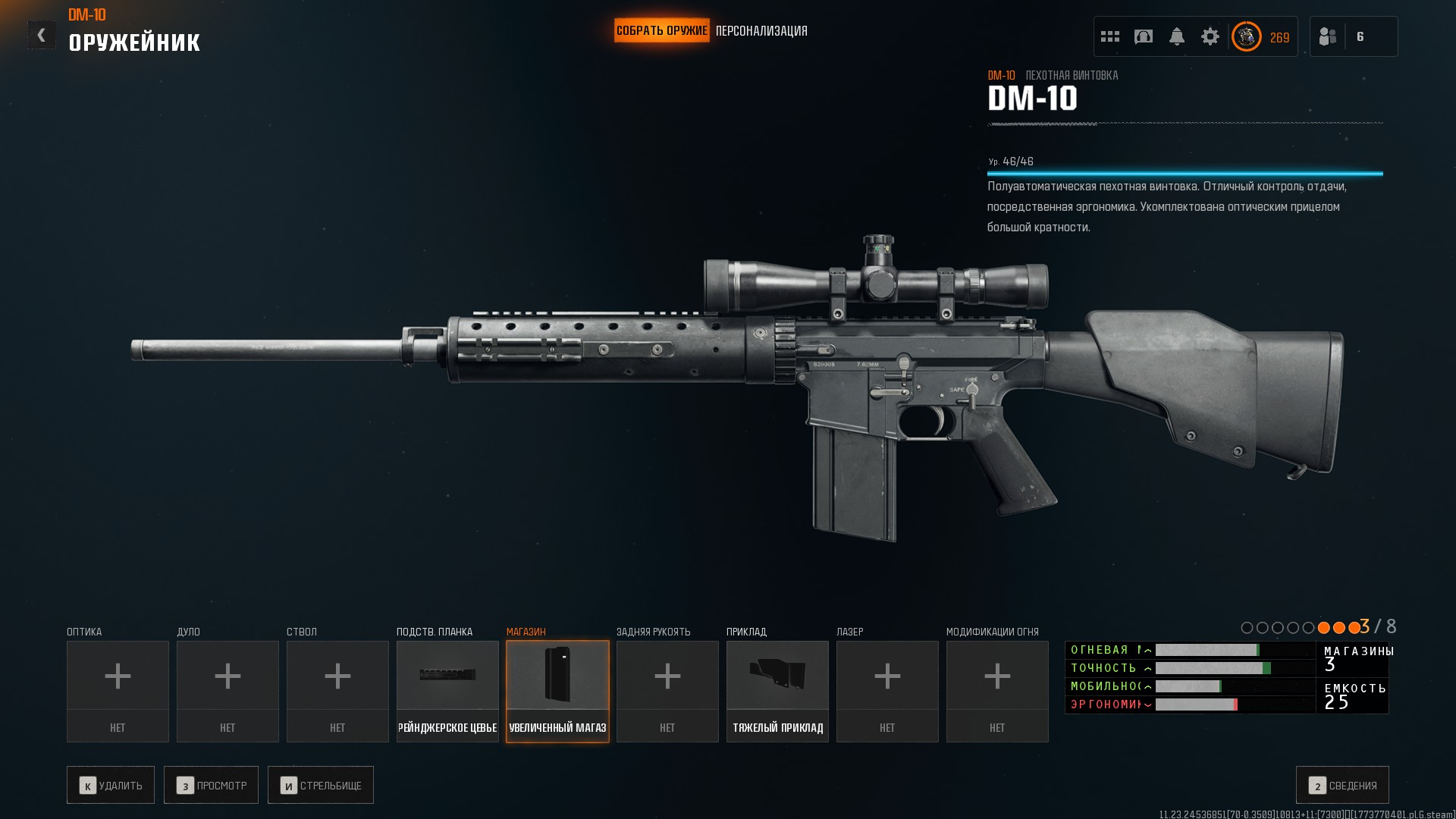Choose the Тяжелый приклад stock slot

point(777,691)
